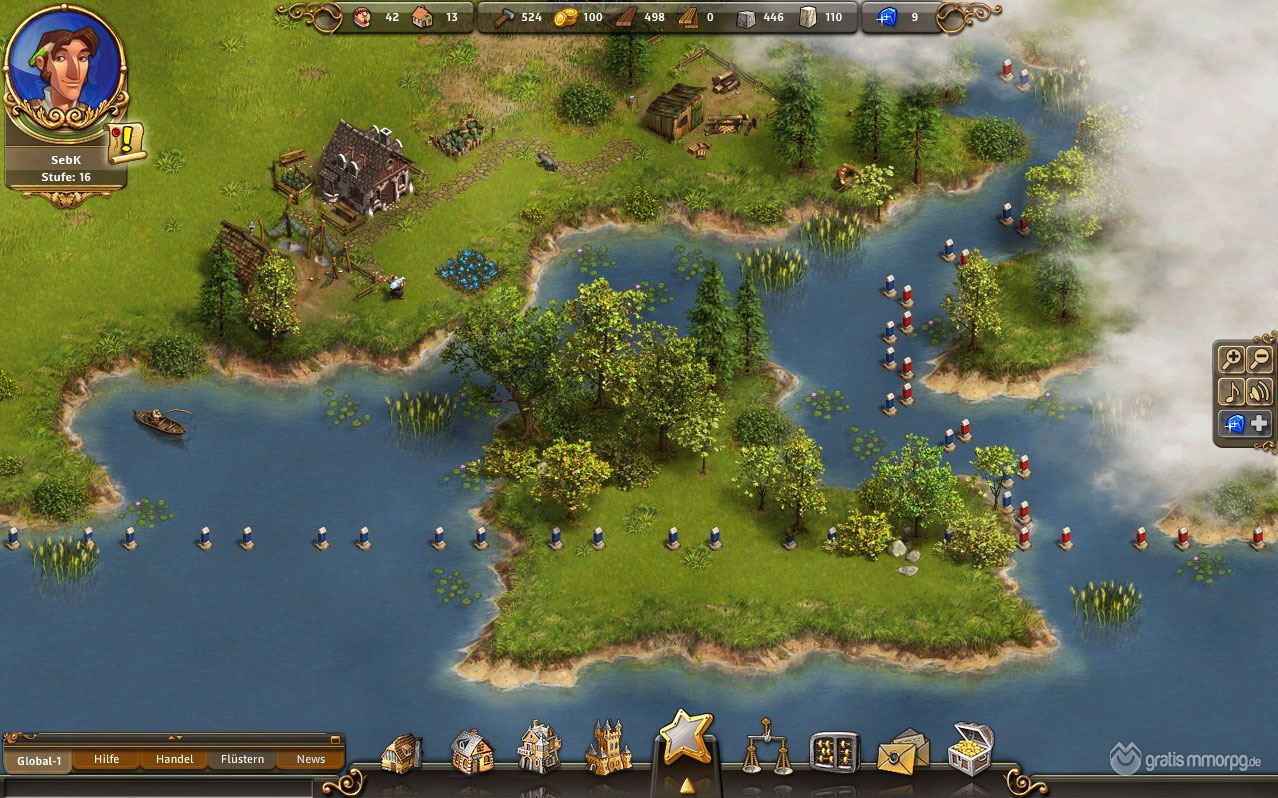
Task: Toggle music with the note button
Action: point(1231,391)
